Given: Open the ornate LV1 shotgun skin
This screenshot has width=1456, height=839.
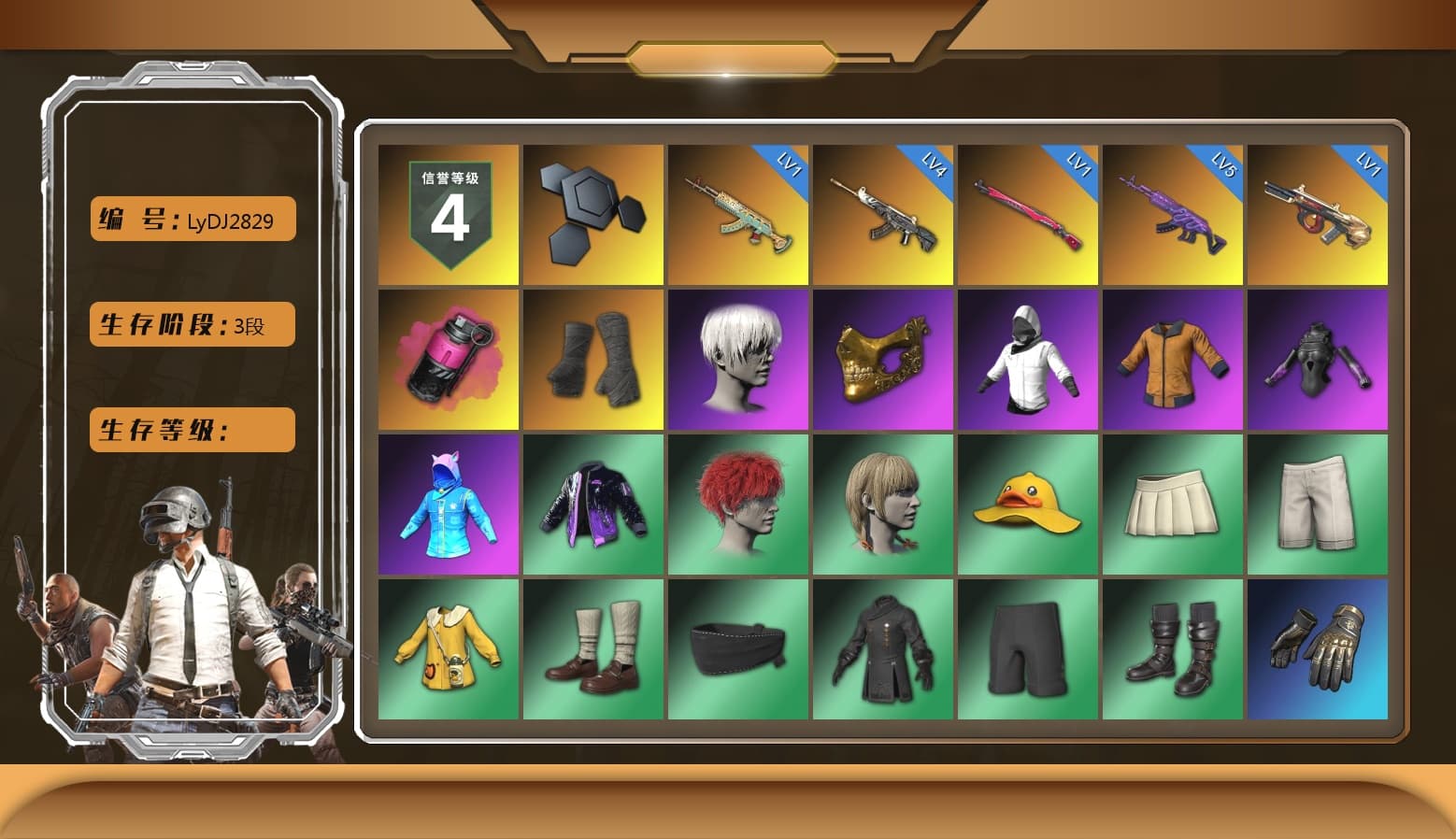Looking at the screenshot, I should click(x=1318, y=215).
